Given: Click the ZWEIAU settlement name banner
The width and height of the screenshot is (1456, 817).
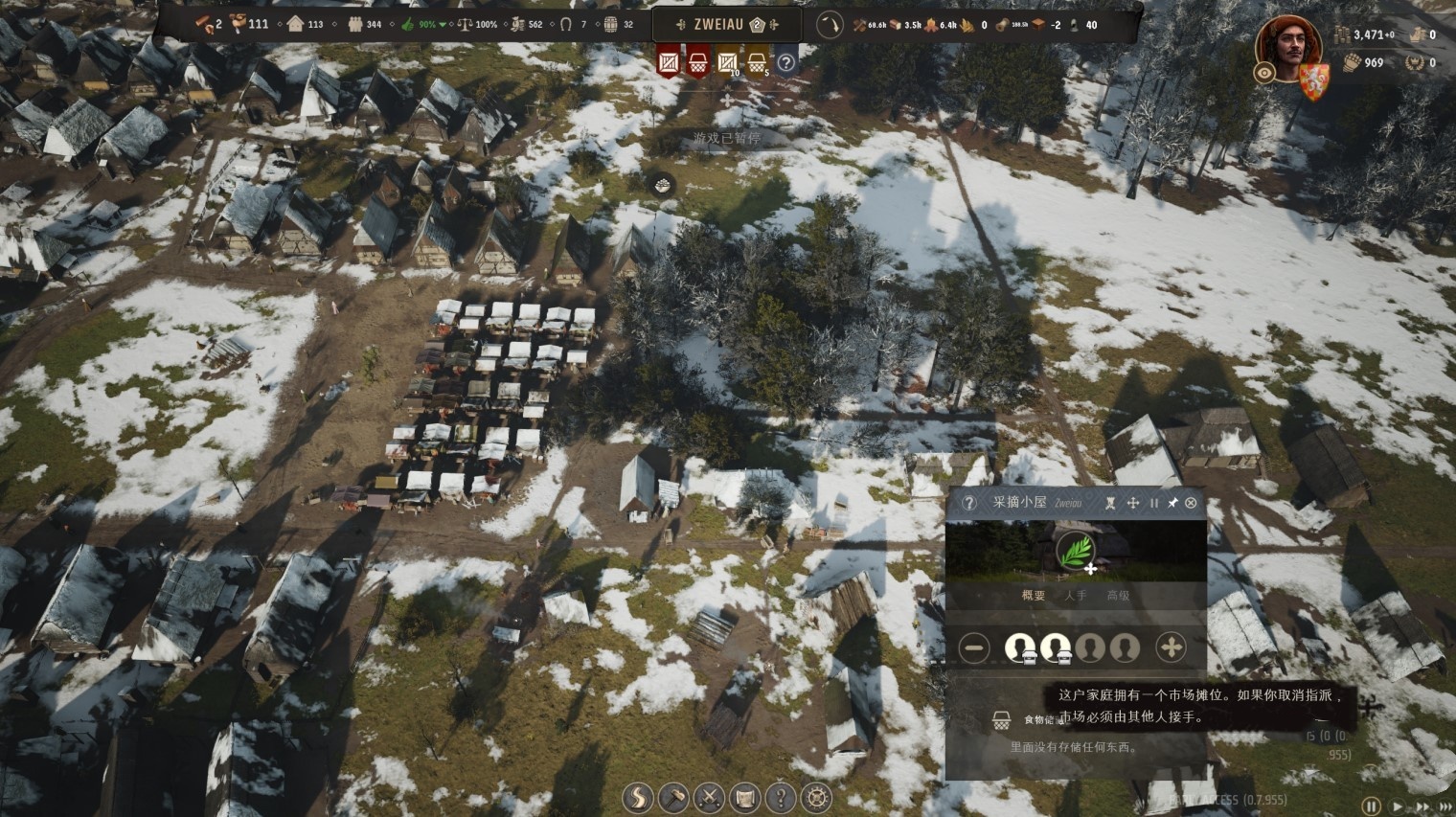Looking at the screenshot, I should (718, 24).
